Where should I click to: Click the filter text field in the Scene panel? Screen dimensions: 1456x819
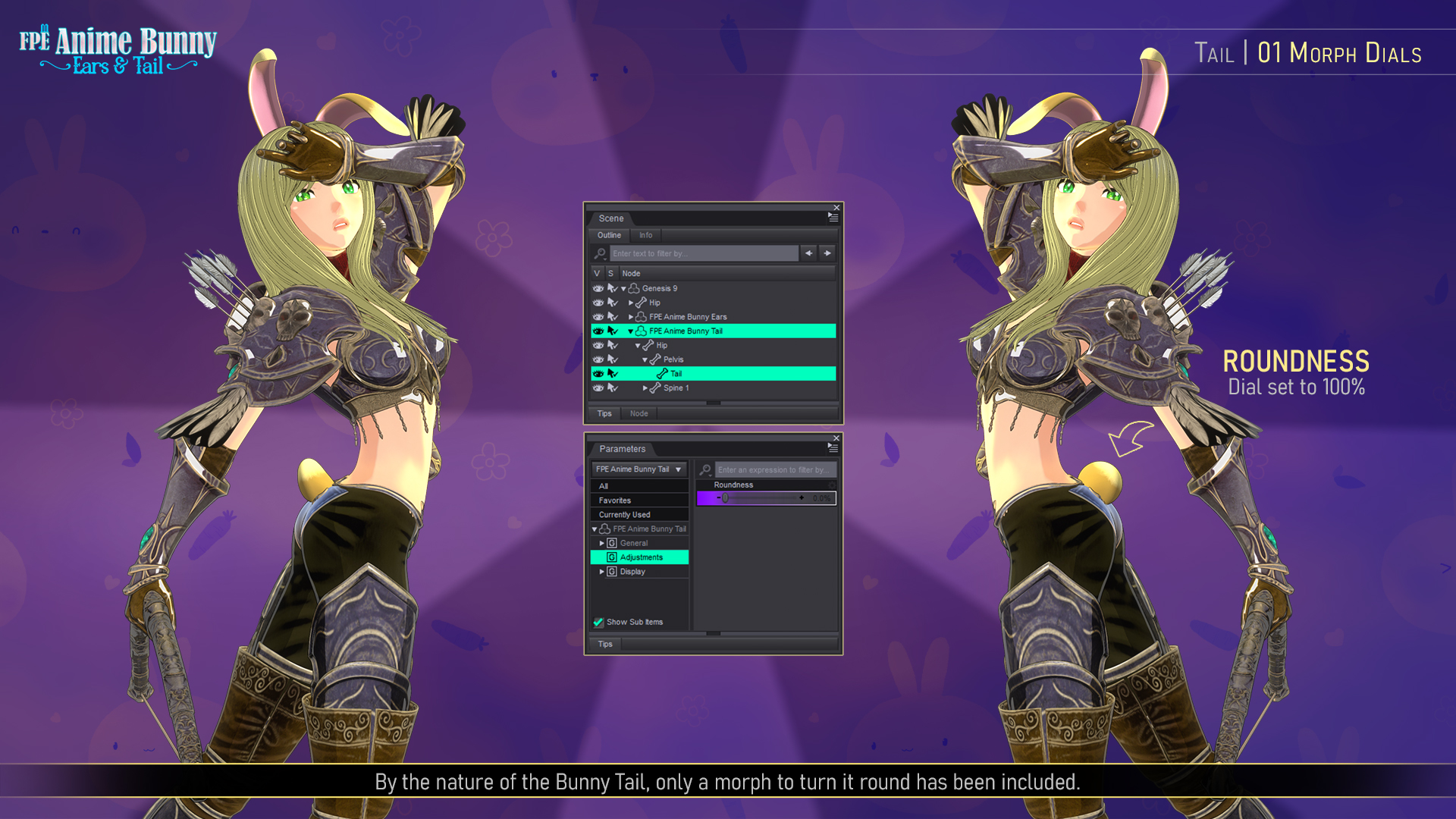[x=704, y=254]
